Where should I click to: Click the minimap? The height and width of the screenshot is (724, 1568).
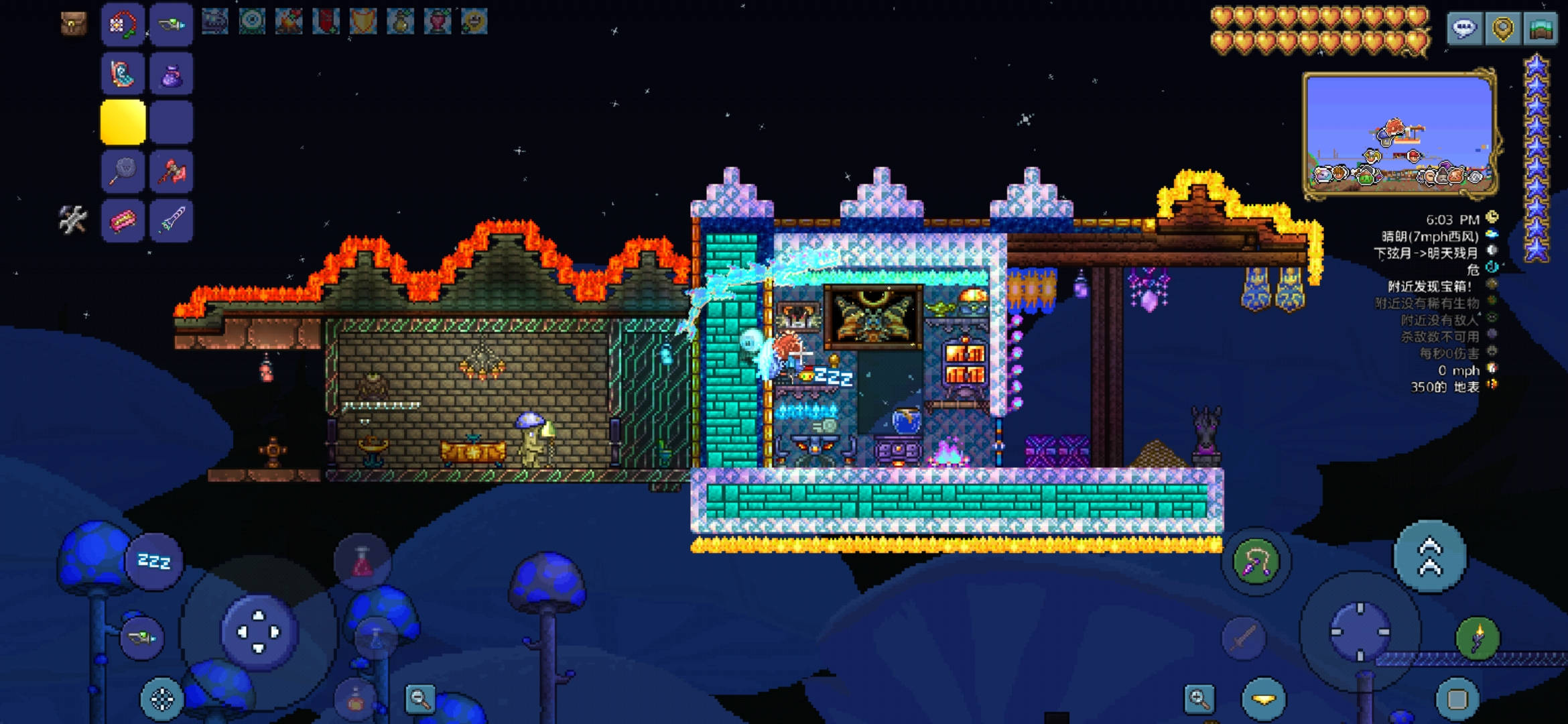[1399, 135]
